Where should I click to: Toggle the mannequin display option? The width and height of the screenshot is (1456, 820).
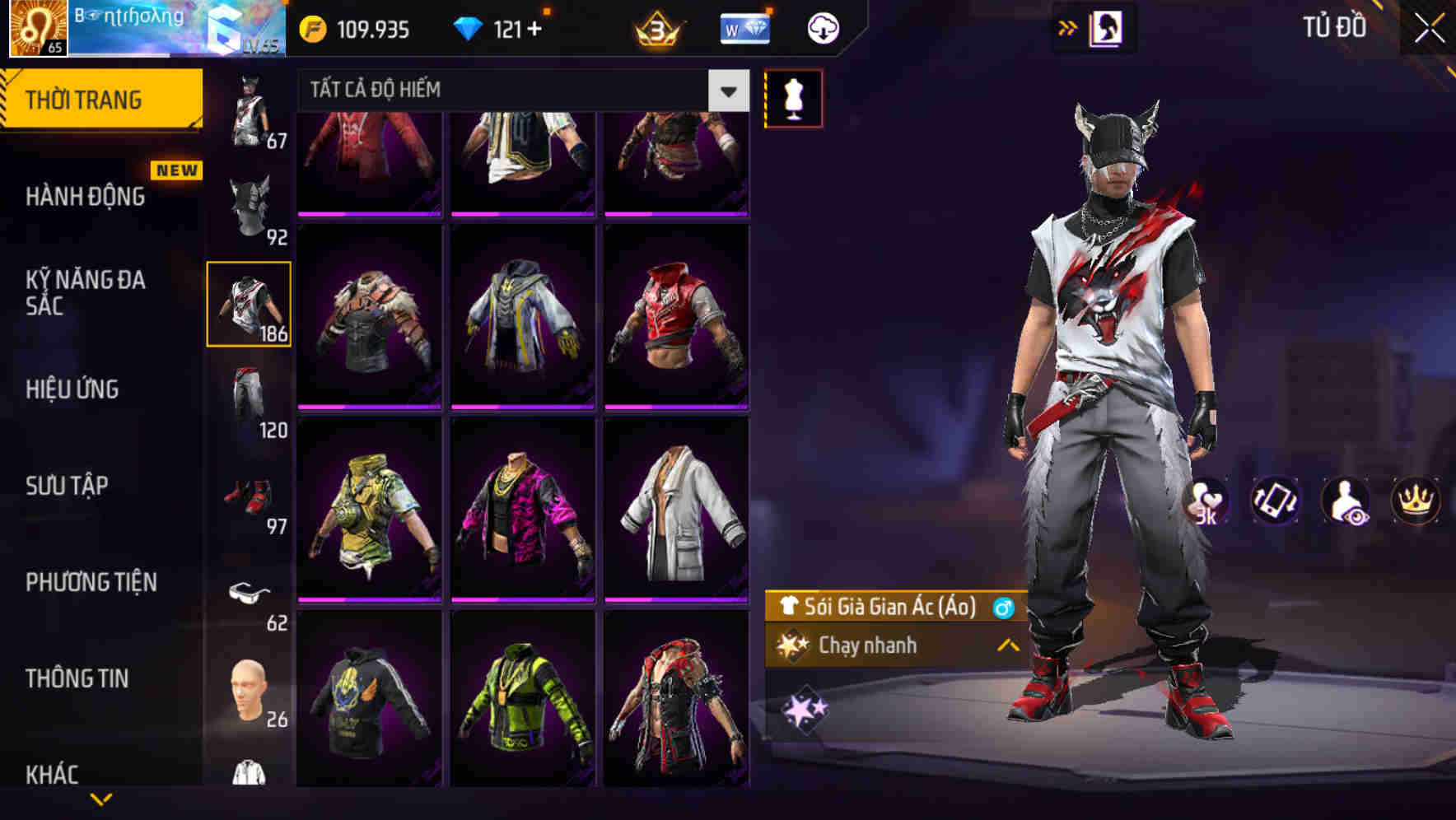click(795, 97)
